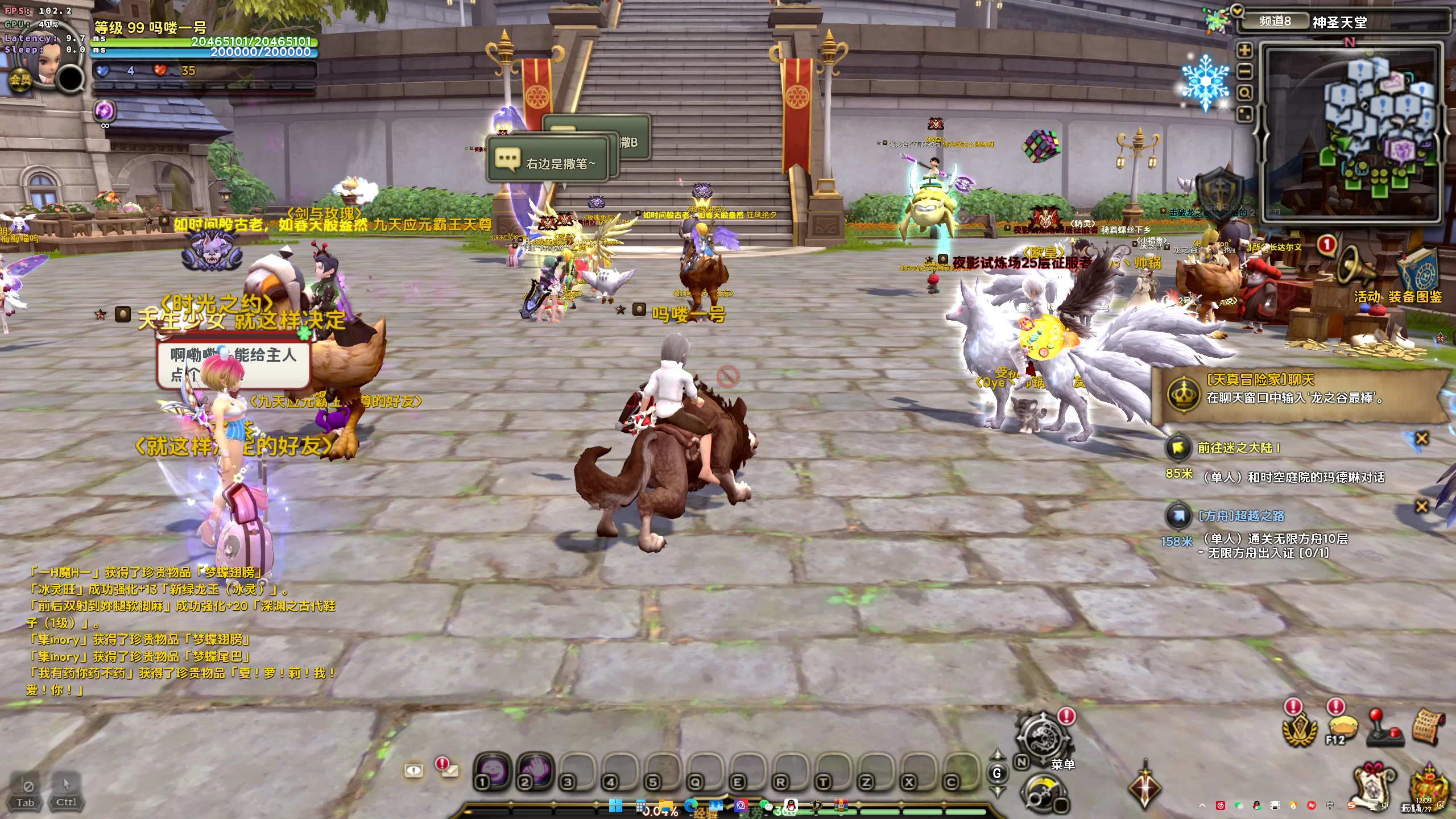1456x819 pixels.
Task: Open the Windows Start button on taskbar
Action: (615, 806)
